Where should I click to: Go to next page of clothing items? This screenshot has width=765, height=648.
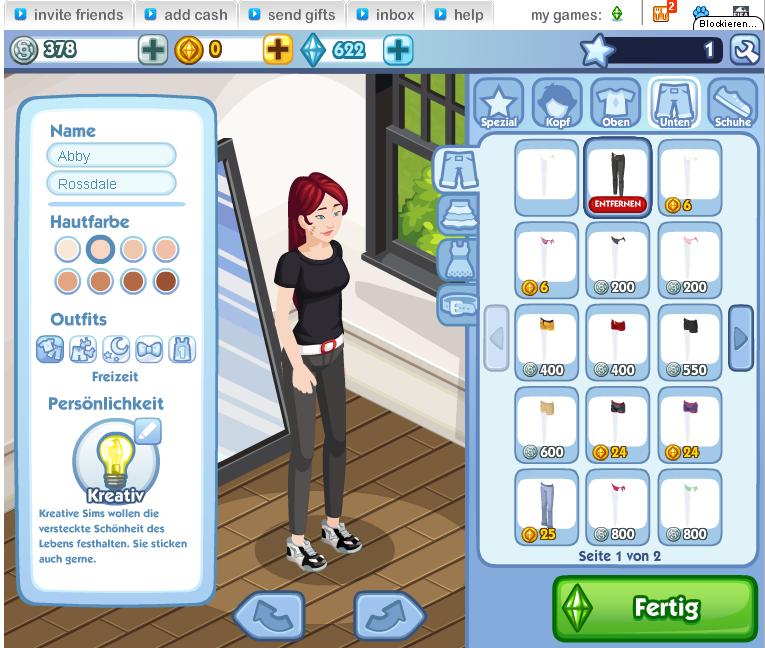tap(740, 338)
